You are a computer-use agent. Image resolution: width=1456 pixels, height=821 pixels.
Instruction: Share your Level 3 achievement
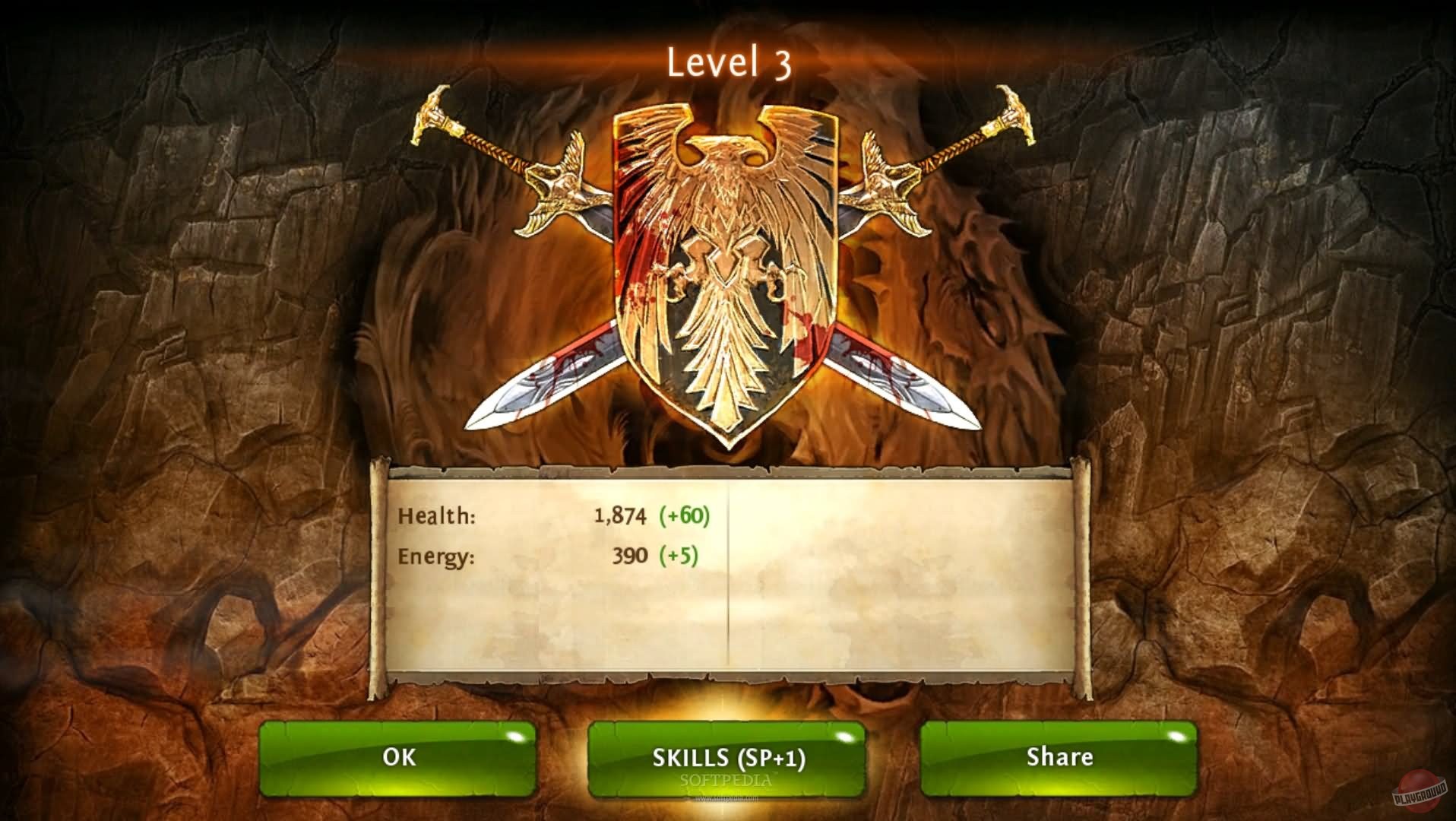pos(1058,757)
